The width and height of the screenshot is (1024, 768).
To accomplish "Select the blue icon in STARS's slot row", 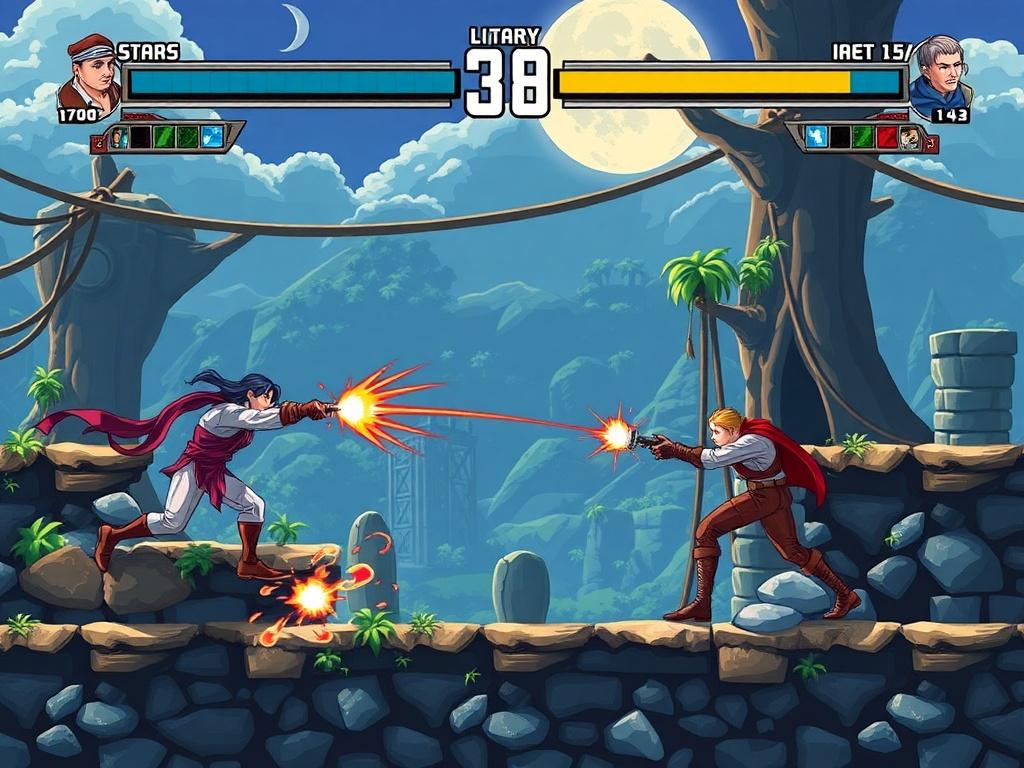I will (x=211, y=137).
